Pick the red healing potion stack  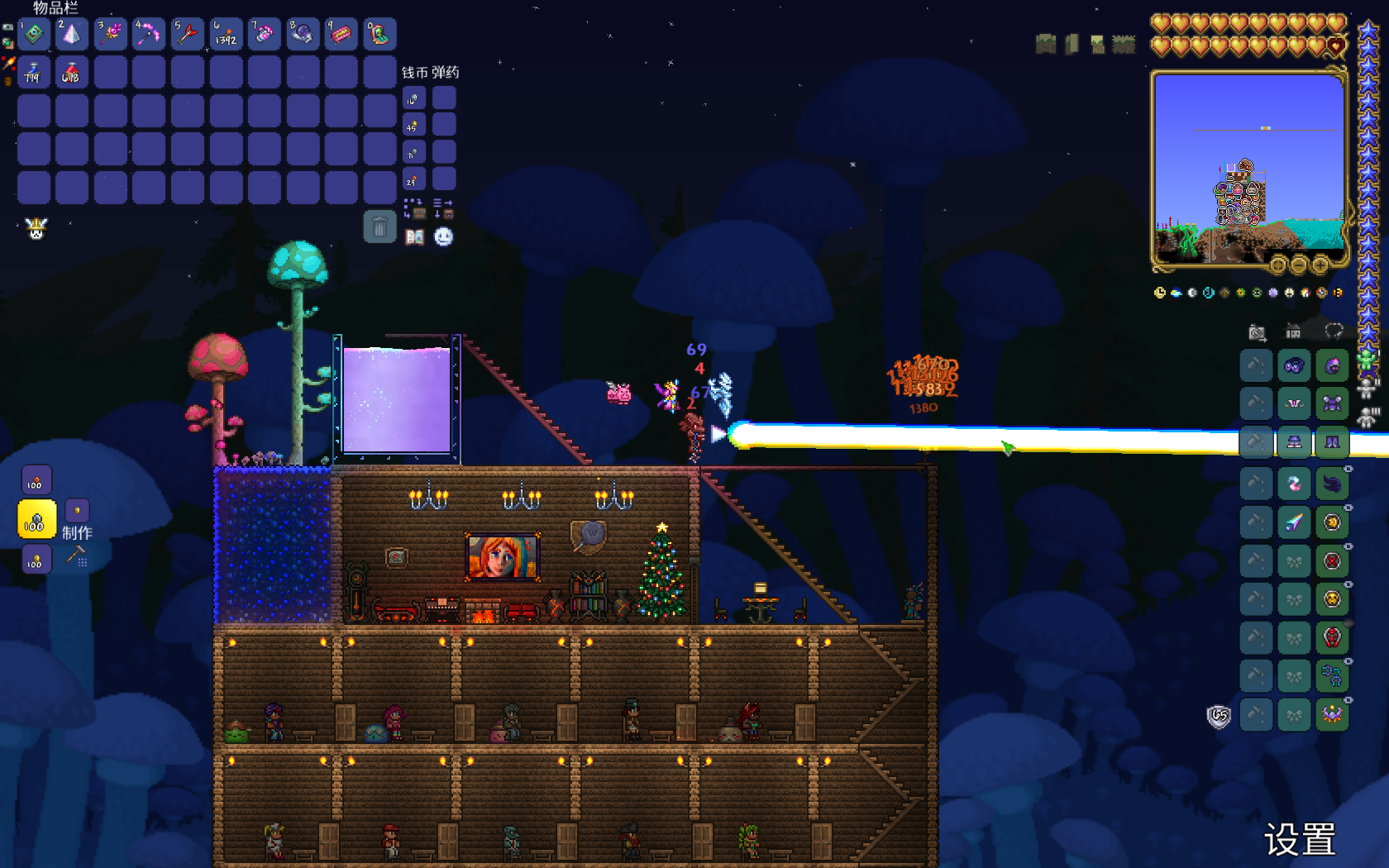71,73
